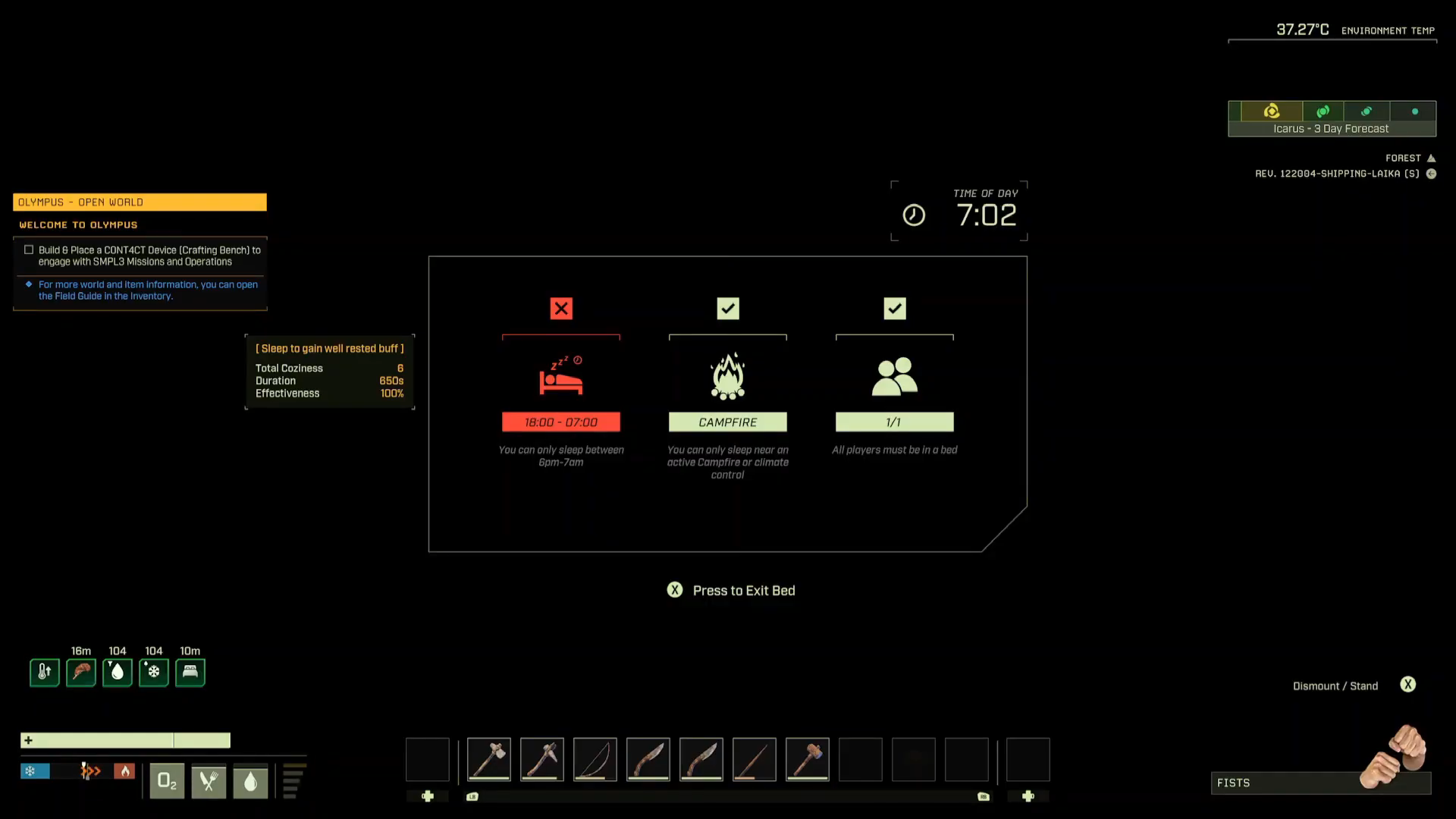The width and height of the screenshot is (1456, 819).
Task: Click the red 18:00 - 07:00 sleep time requirement
Action: point(561,422)
